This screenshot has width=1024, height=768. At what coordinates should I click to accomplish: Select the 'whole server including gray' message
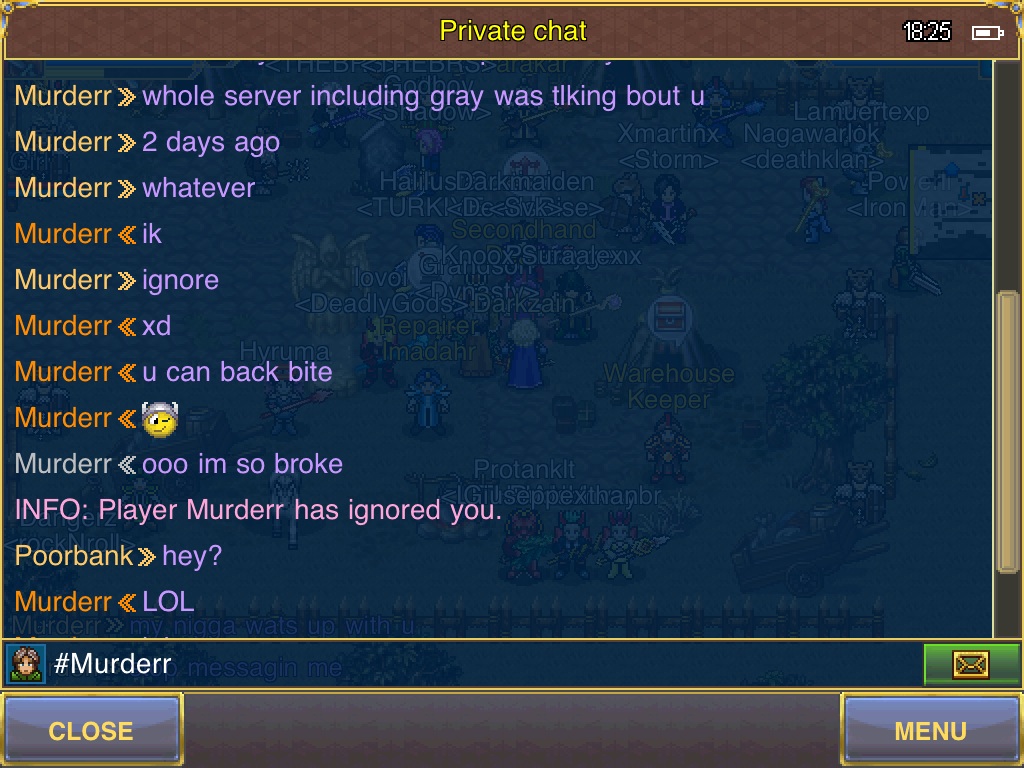click(x=423, y=96)
